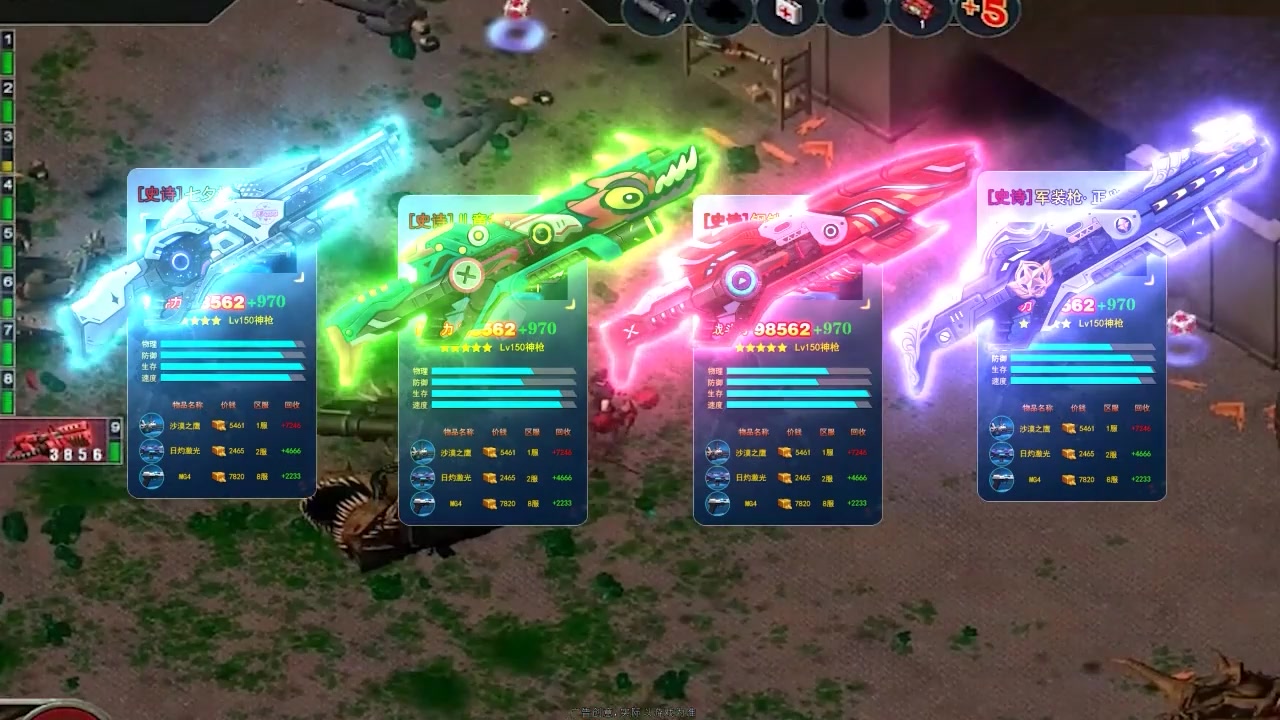
Task: Select the green crocodile gun card
Action: pos(492,360)
